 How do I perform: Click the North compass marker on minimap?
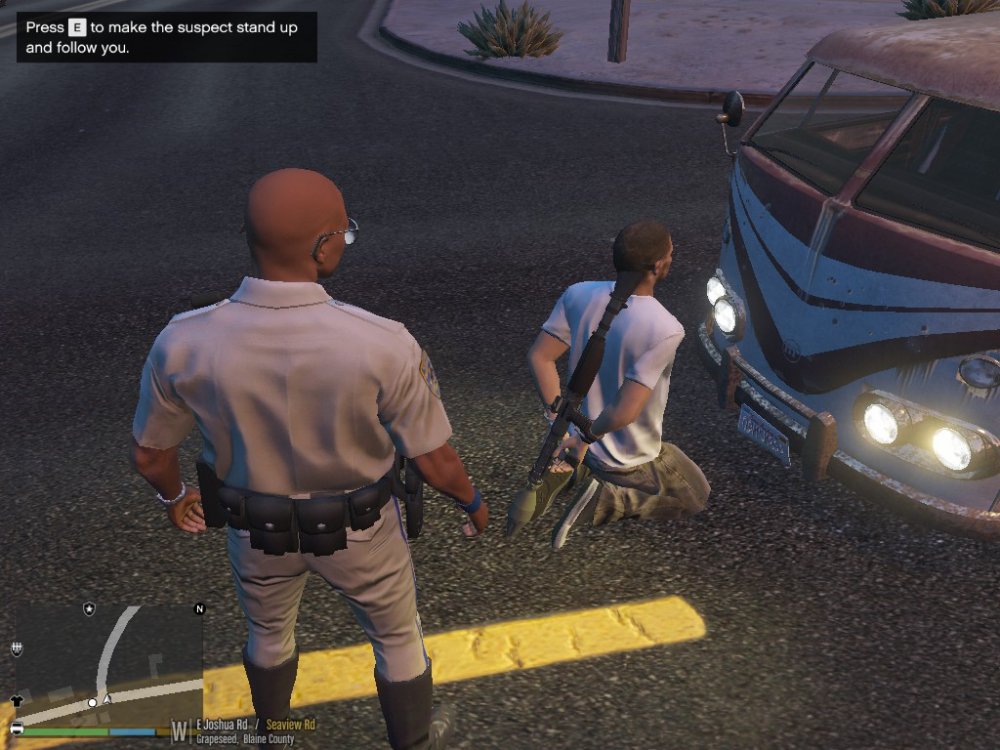pyautogui.click(x=199, y=609)
